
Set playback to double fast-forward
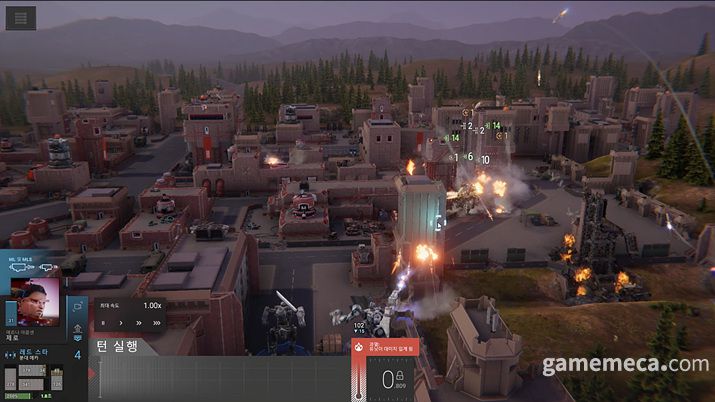138,323
